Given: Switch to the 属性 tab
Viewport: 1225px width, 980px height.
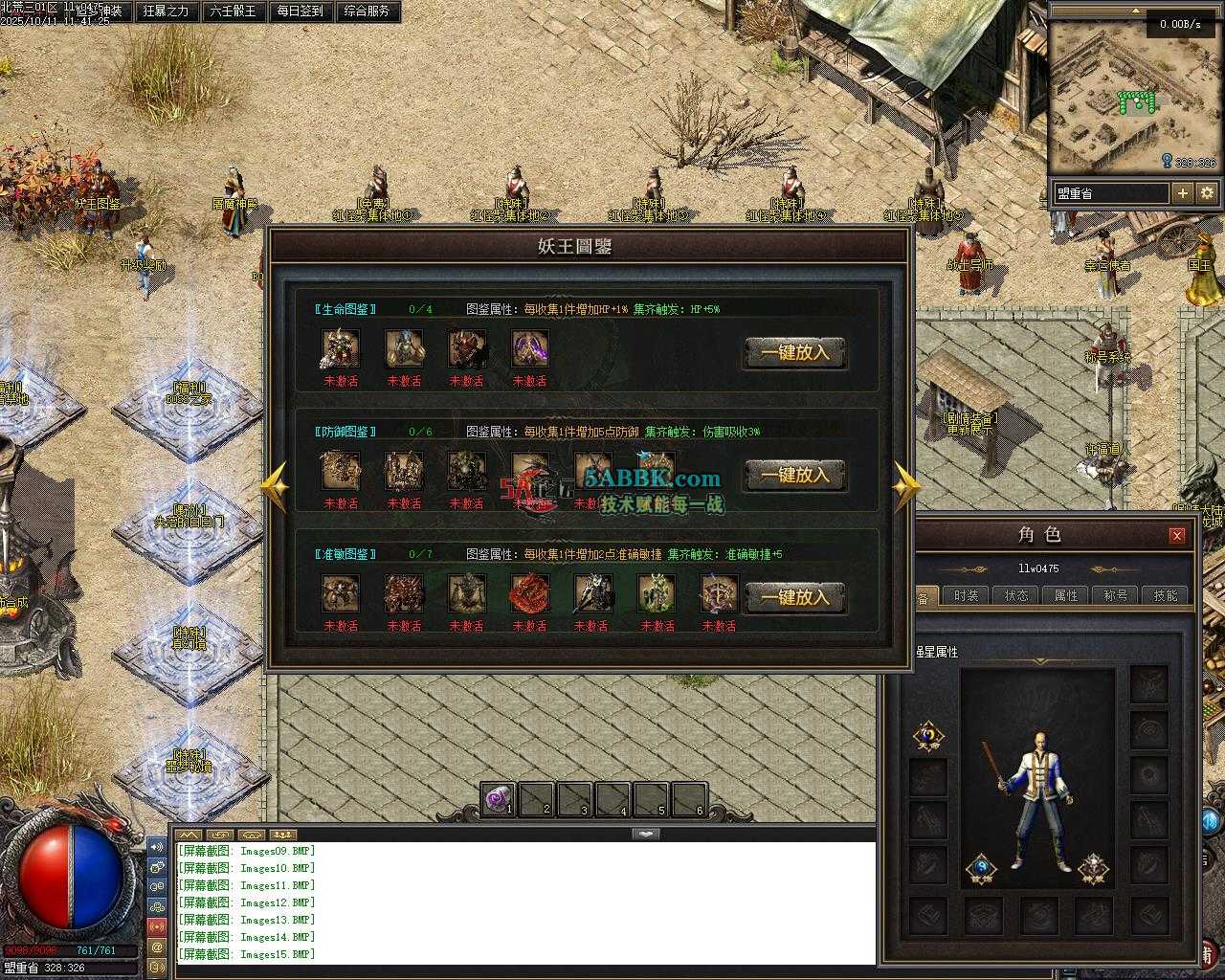Looking at the screenshot, I should pyautogui.click(x=1066, y=595).
